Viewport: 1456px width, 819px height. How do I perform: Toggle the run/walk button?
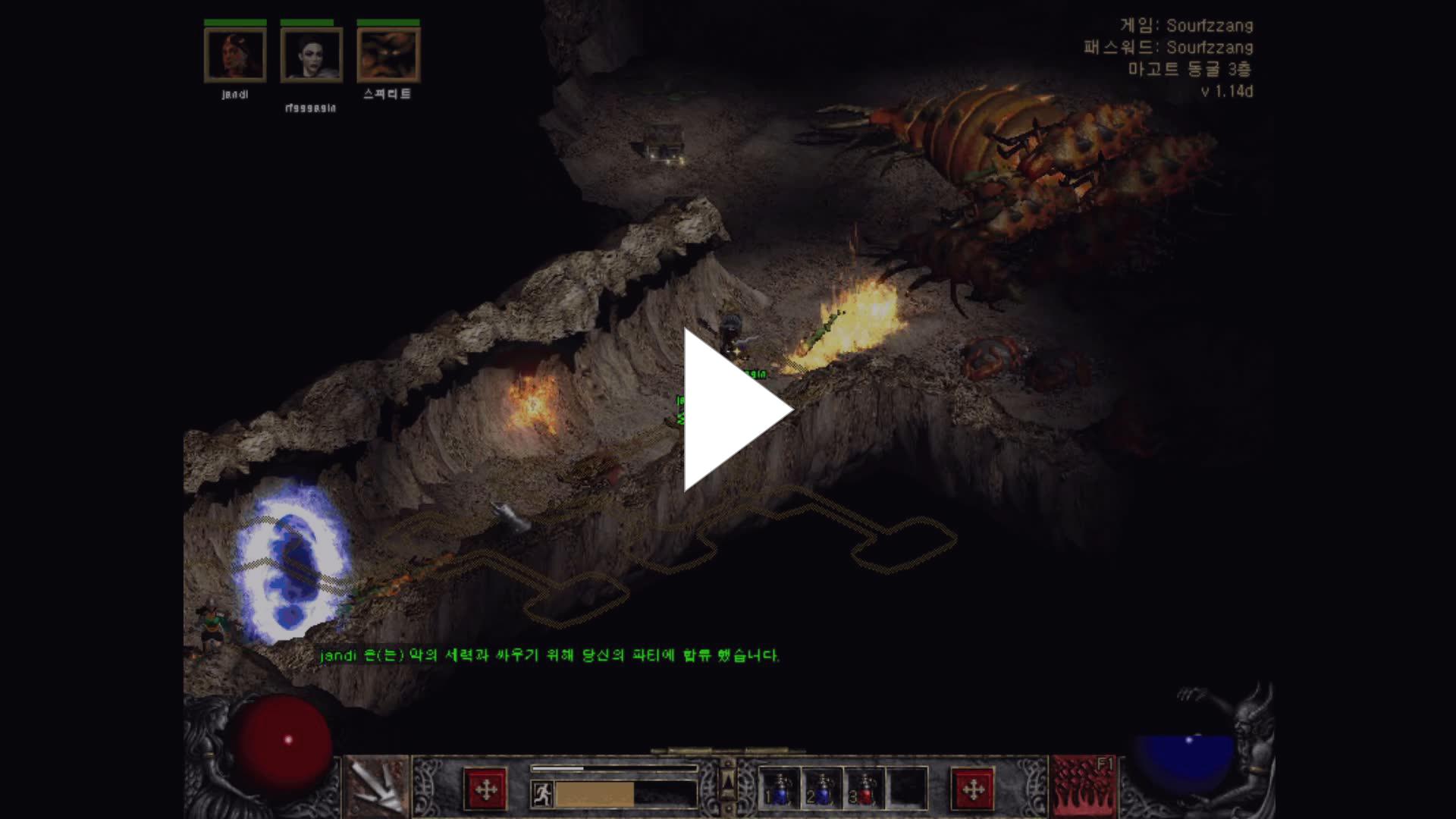(x=541, y=794)
